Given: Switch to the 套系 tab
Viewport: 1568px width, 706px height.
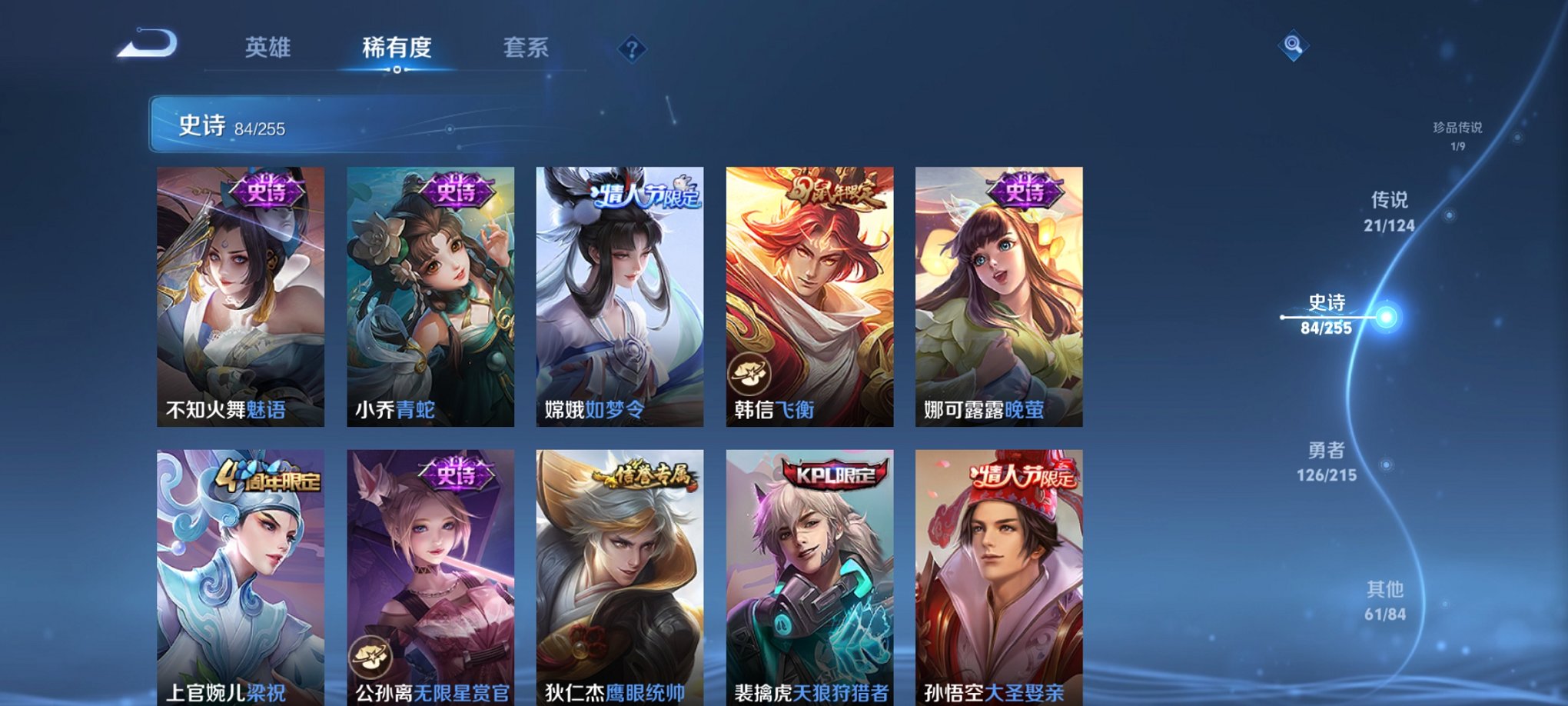Looking at the screenshot, I should [526, 48].
